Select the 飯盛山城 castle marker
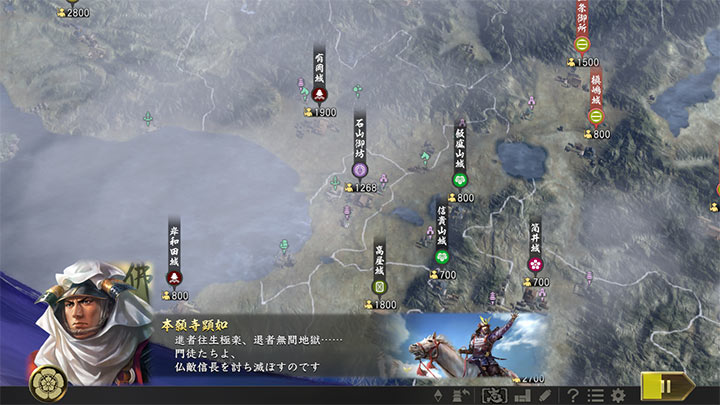The height and width of the screenshot is (405, 720). tap(460, 180)
